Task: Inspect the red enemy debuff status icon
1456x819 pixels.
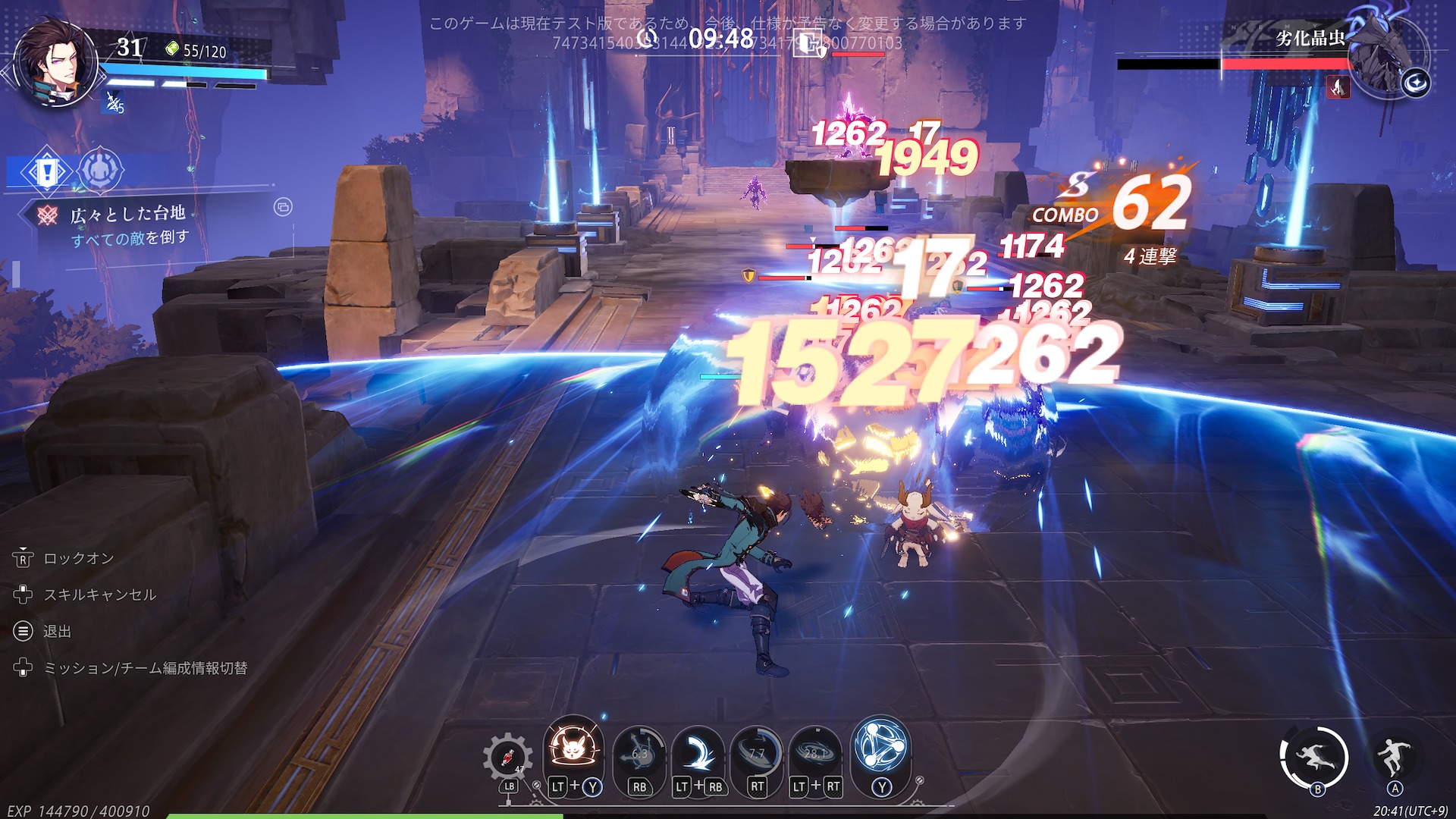Action: [1338, 88]
